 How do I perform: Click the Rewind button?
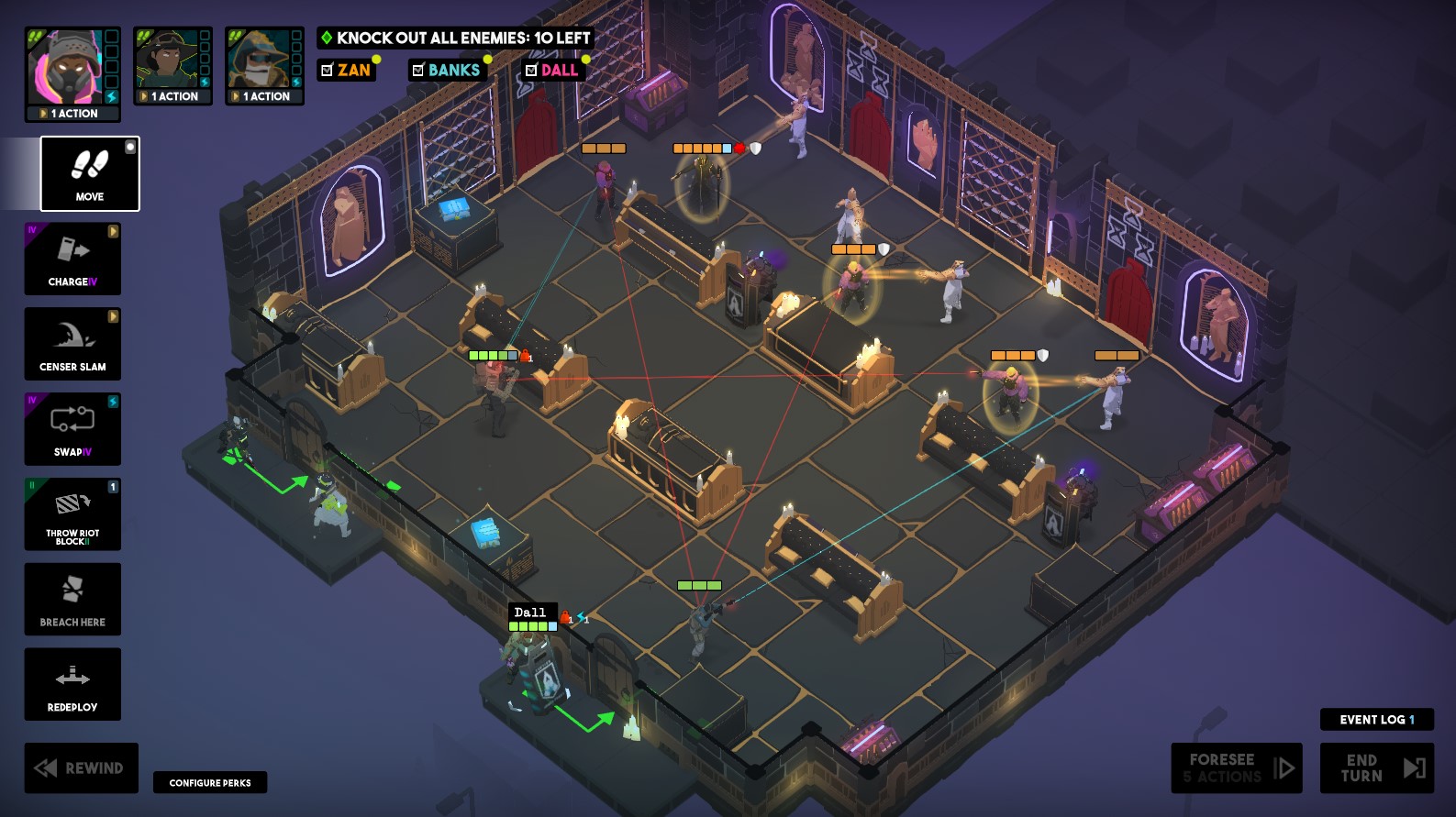pos(81,767)
